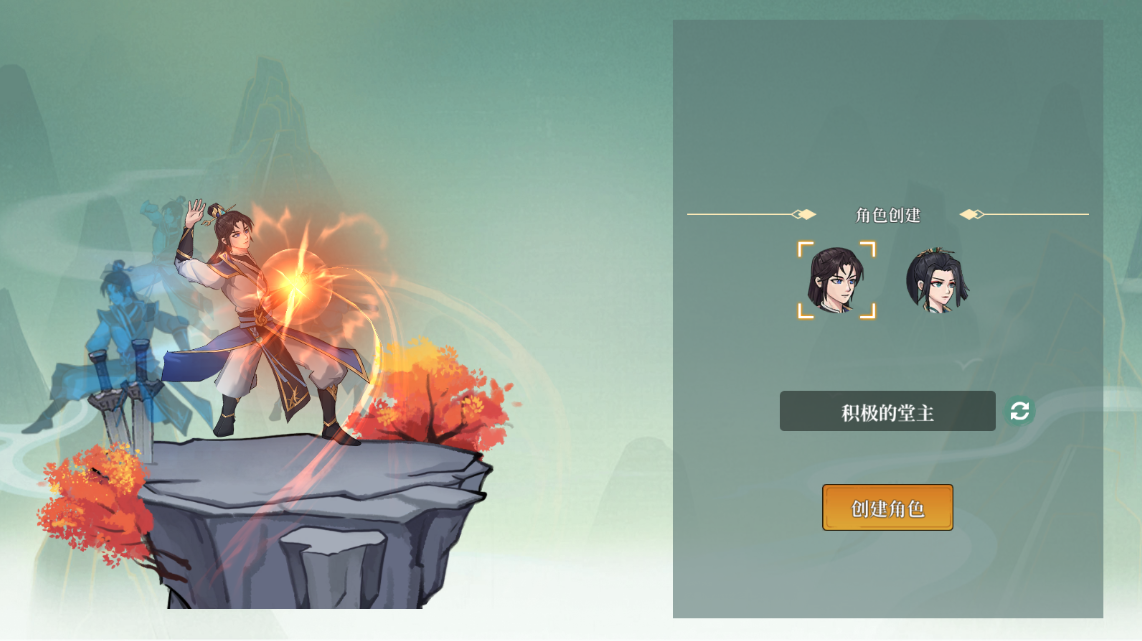
Task: Randomize name with the green refresh icon
Action: coord(1020,411)
